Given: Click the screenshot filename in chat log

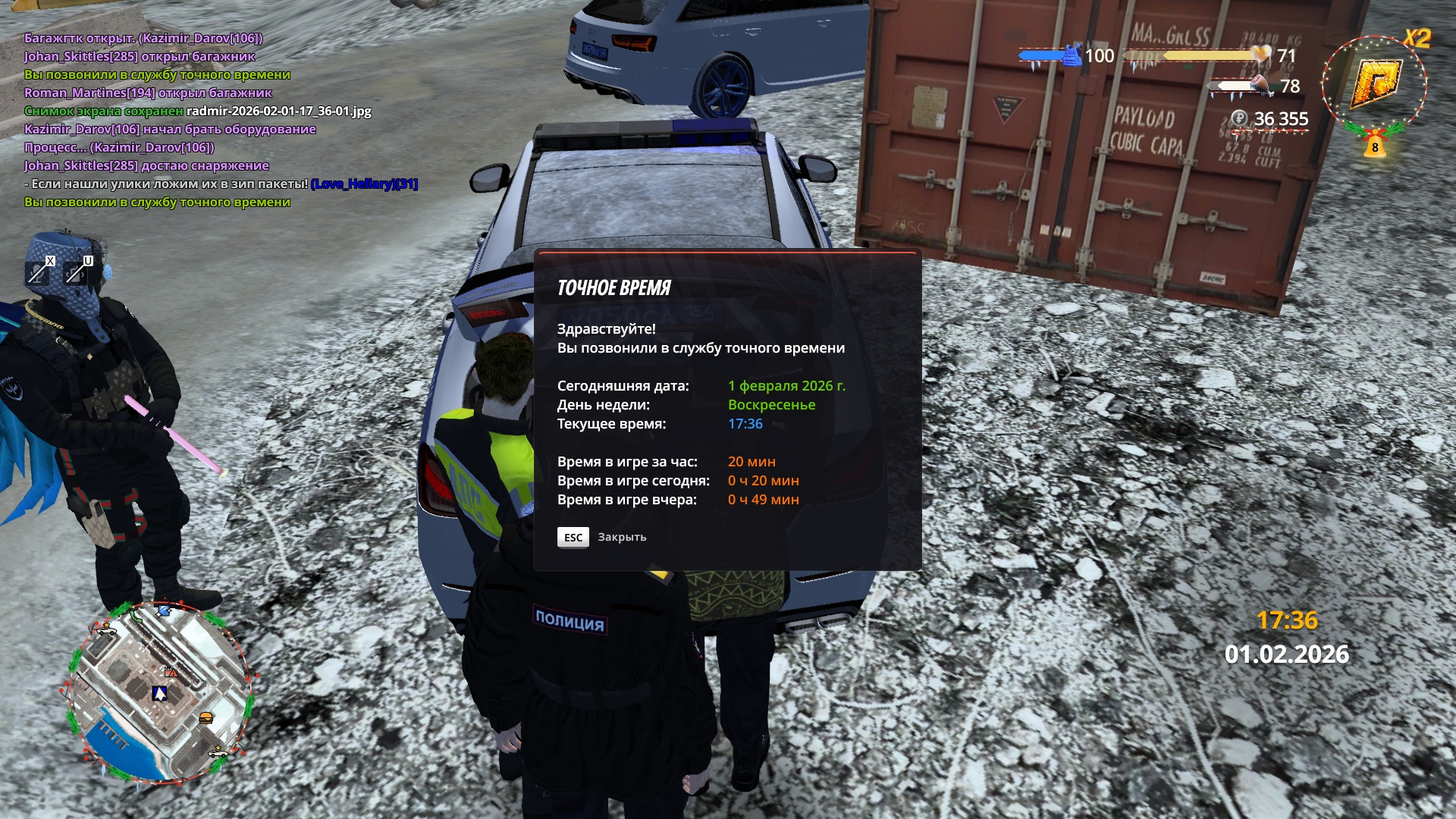Looking at the screenshot, I should point(278,111).
